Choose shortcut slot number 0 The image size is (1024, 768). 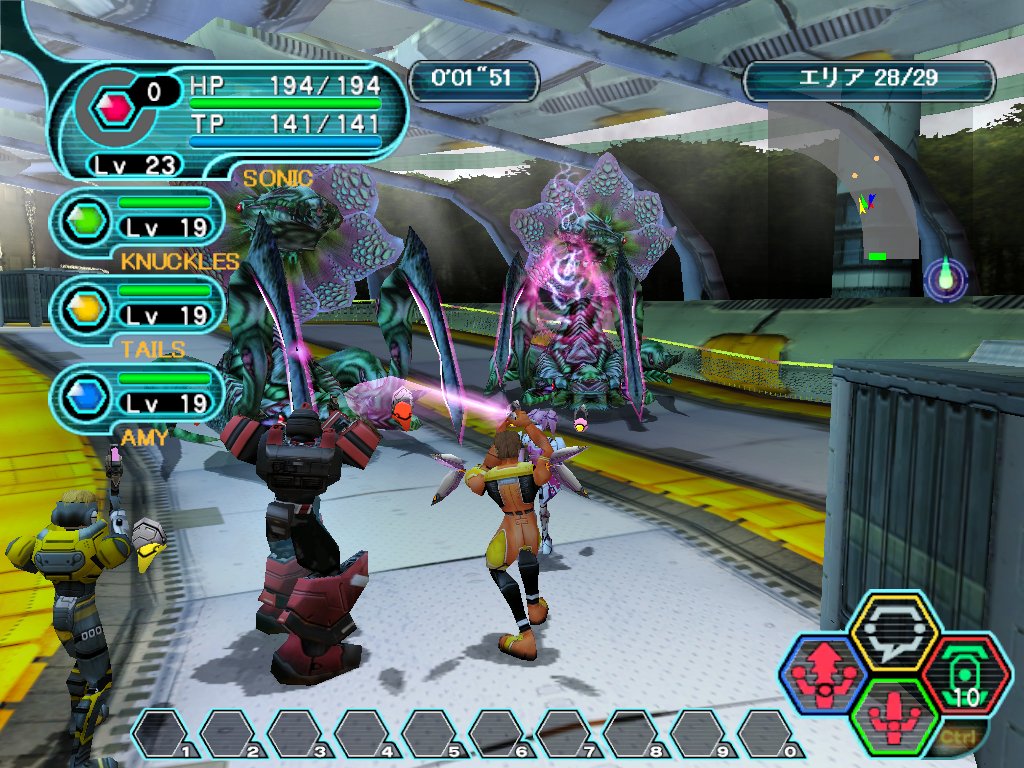770,734
